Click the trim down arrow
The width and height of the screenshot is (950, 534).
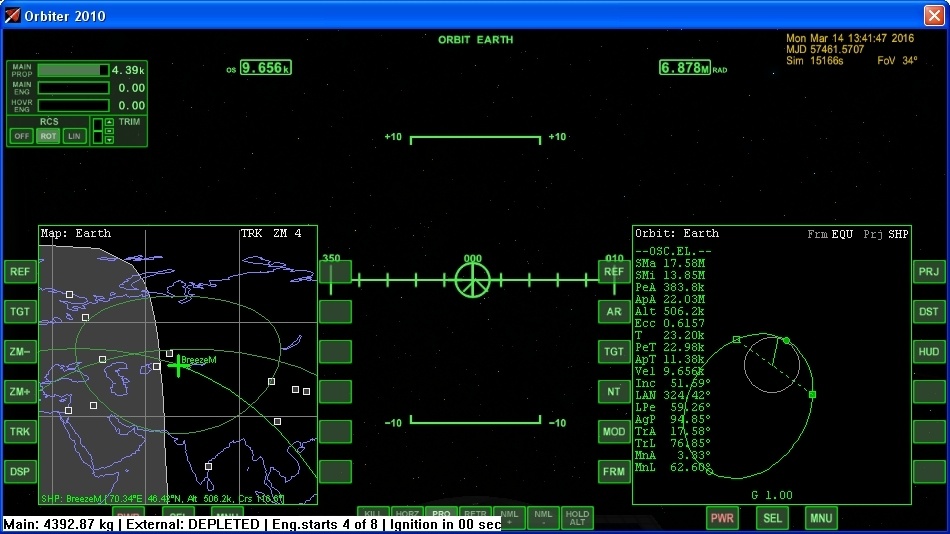coord(109,140)
